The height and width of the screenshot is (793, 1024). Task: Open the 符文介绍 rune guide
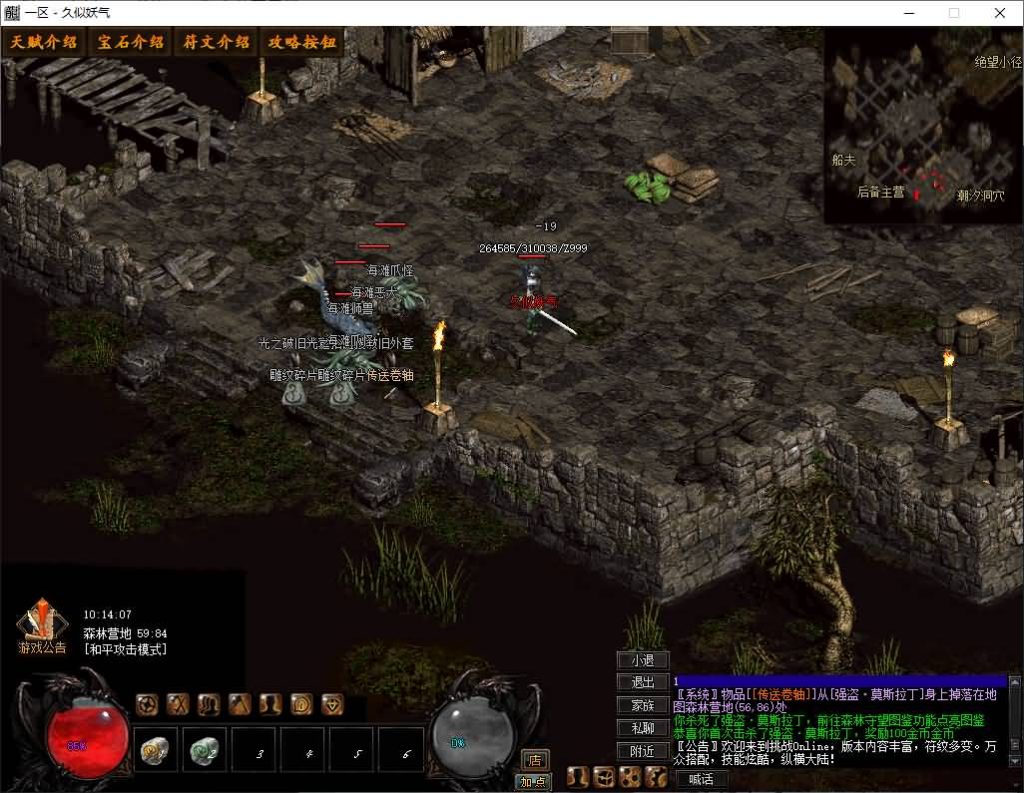click(216, 42)
